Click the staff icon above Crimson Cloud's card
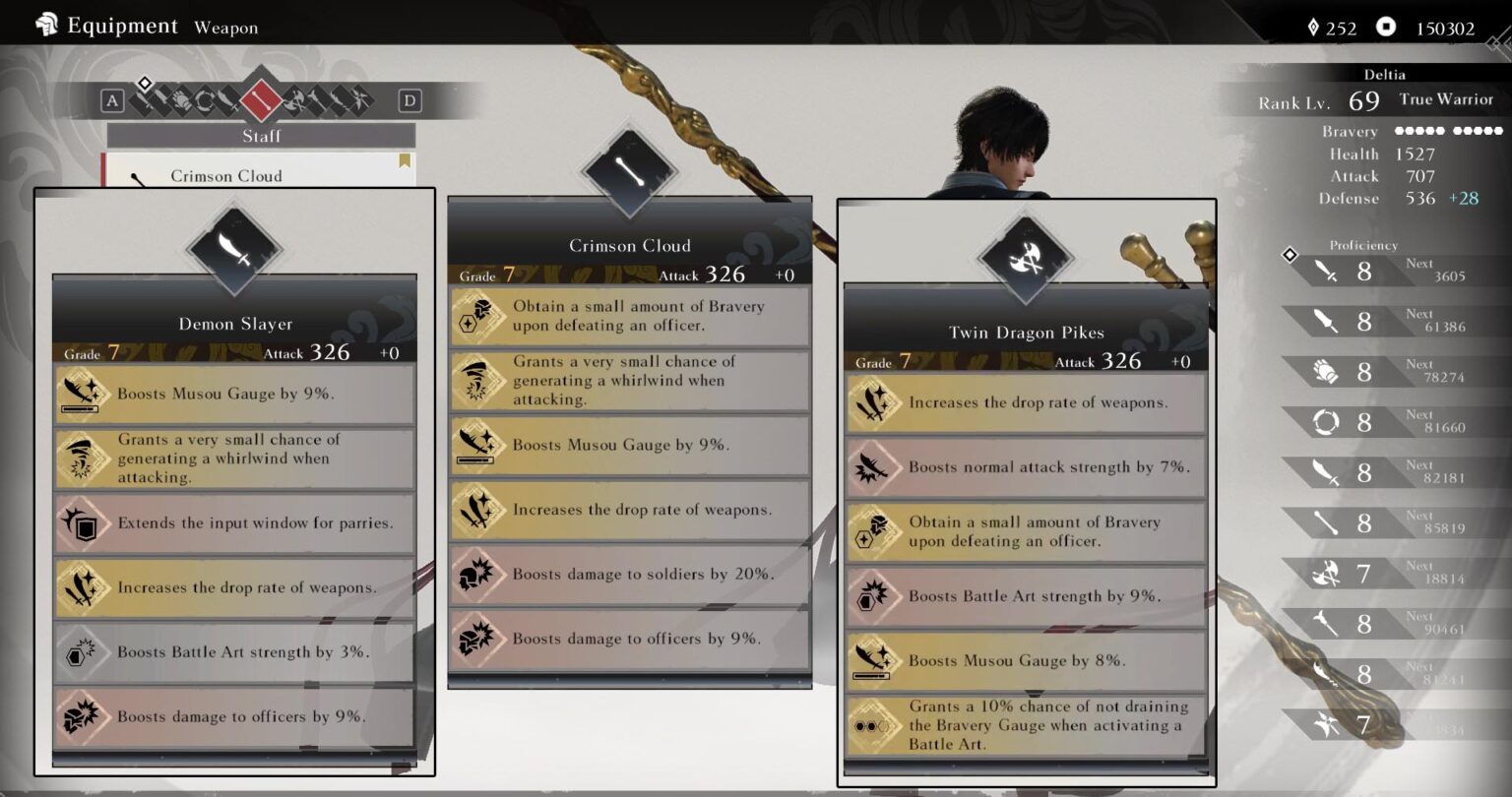This screenshot has width=1512, height=797. [x=628, y=170]
